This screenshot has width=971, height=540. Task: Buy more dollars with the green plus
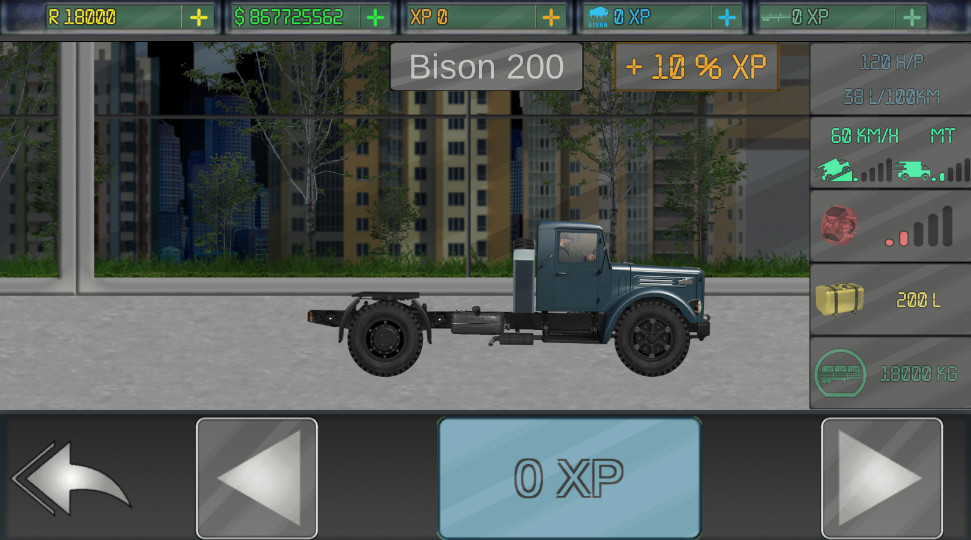click(x=375, y=17)
